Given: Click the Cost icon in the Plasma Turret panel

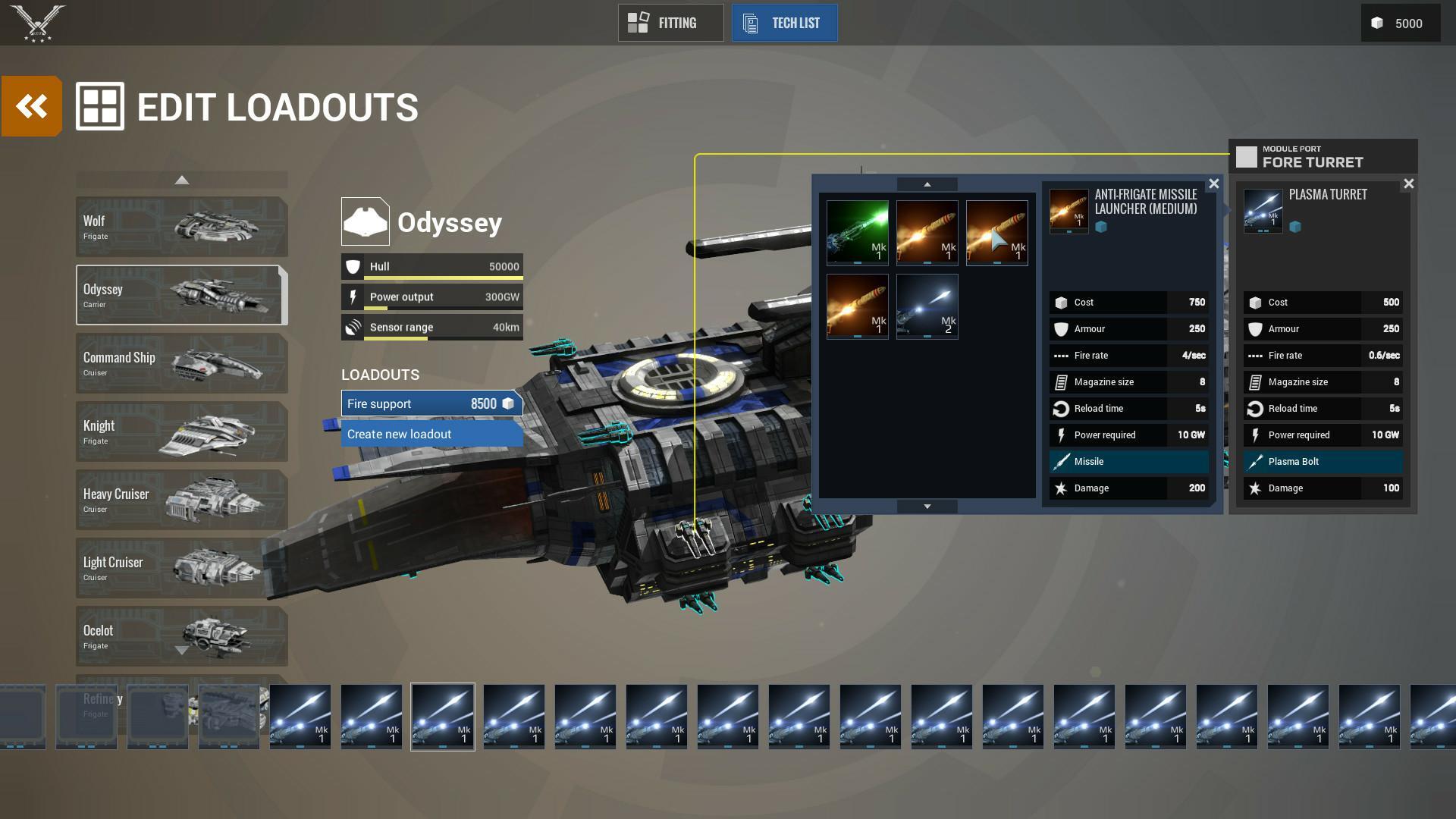Looking at the screenshot, I should [1256, 302].
